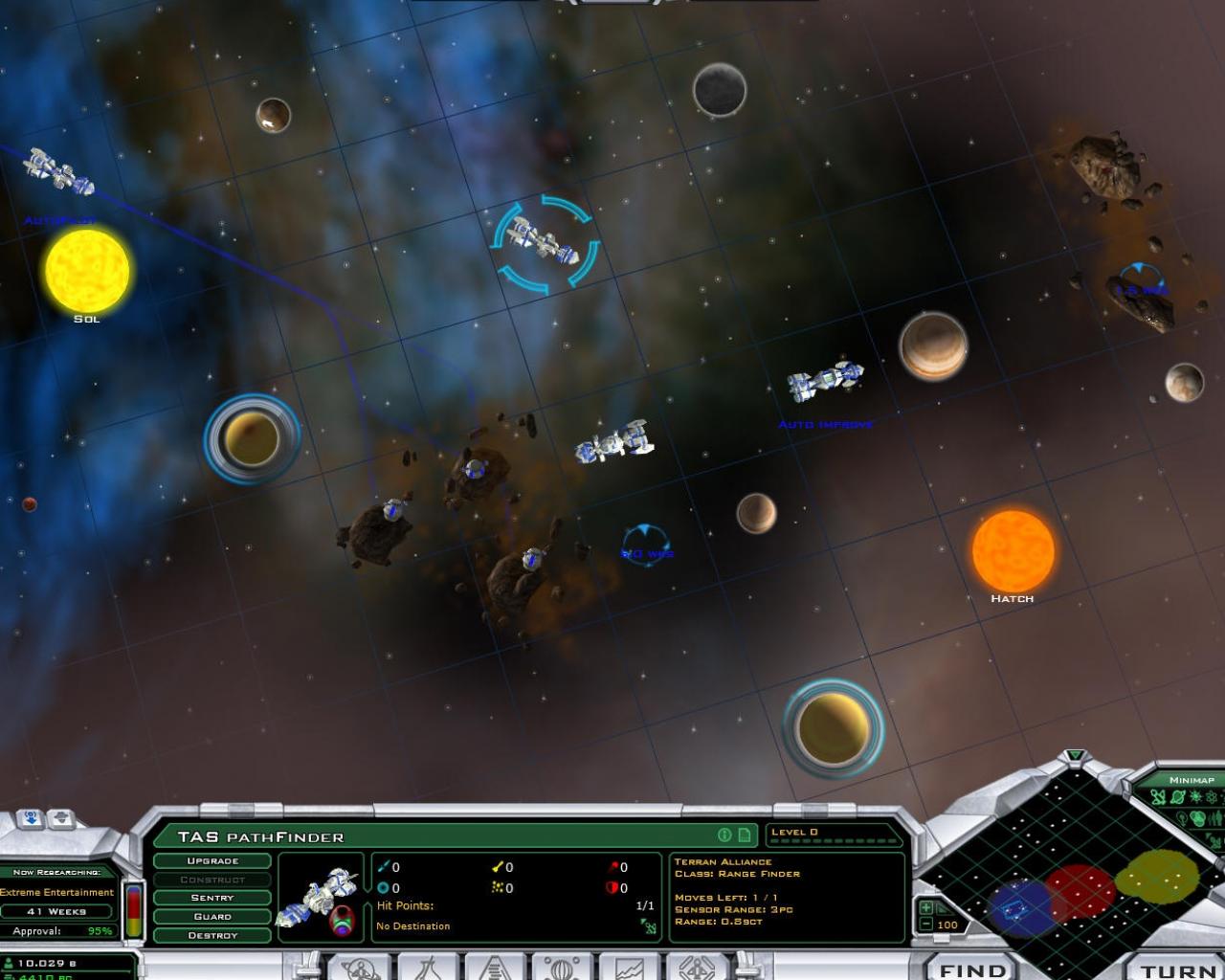Click the rainbow approval gauge near 95%
This screenshot has width=1225, height=980.
133,911
